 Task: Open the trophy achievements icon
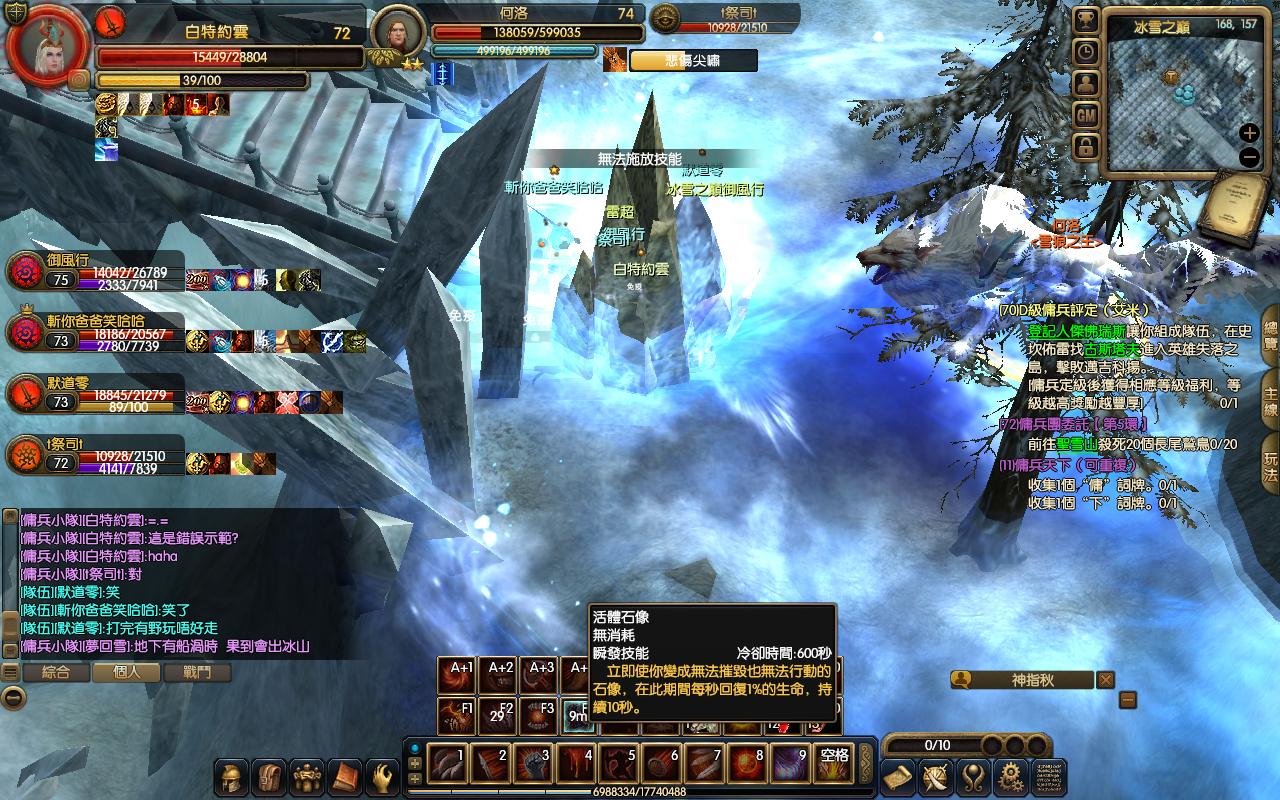[1086, 21]
